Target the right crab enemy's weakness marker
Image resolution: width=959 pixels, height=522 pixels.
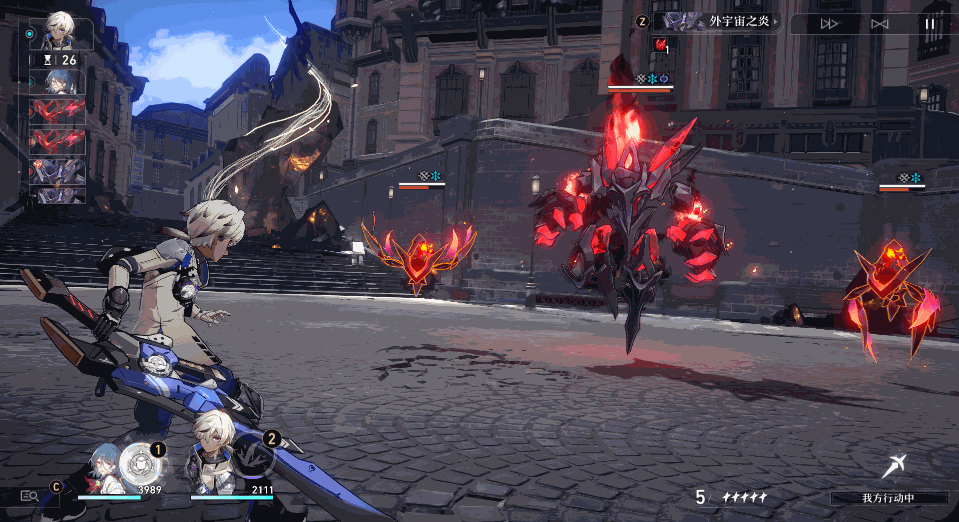click(909, 178)
